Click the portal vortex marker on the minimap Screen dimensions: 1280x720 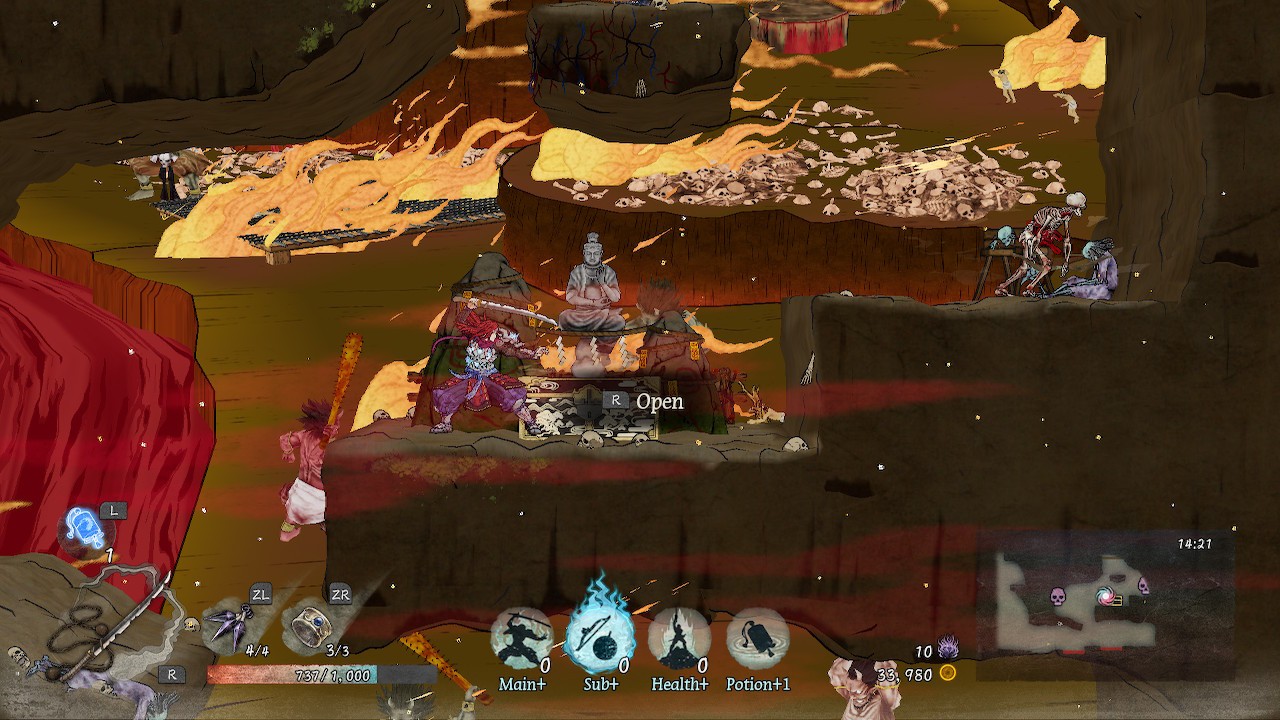(x=1106, y=596)
